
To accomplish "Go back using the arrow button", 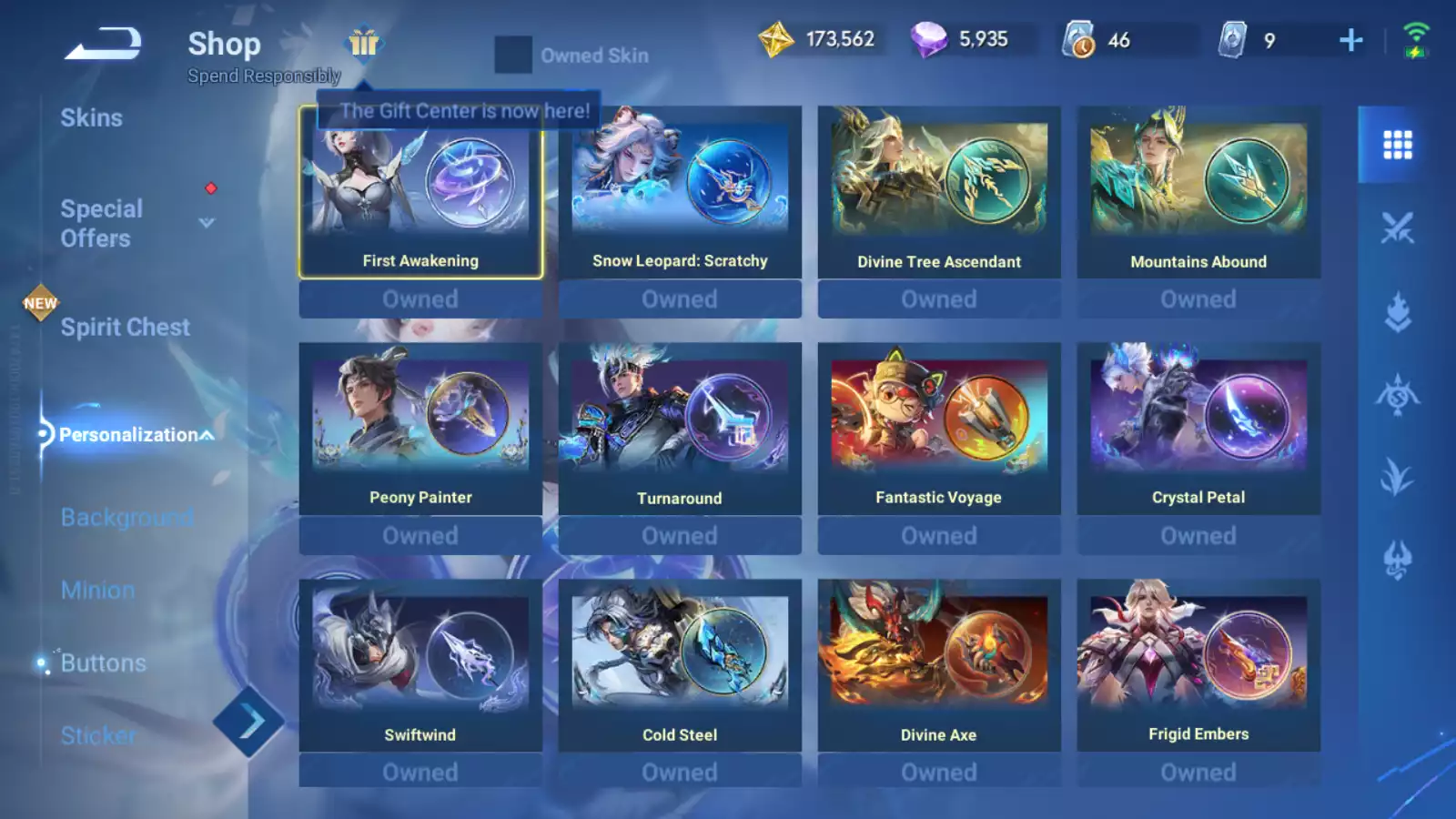I will (x=103, y=43).
